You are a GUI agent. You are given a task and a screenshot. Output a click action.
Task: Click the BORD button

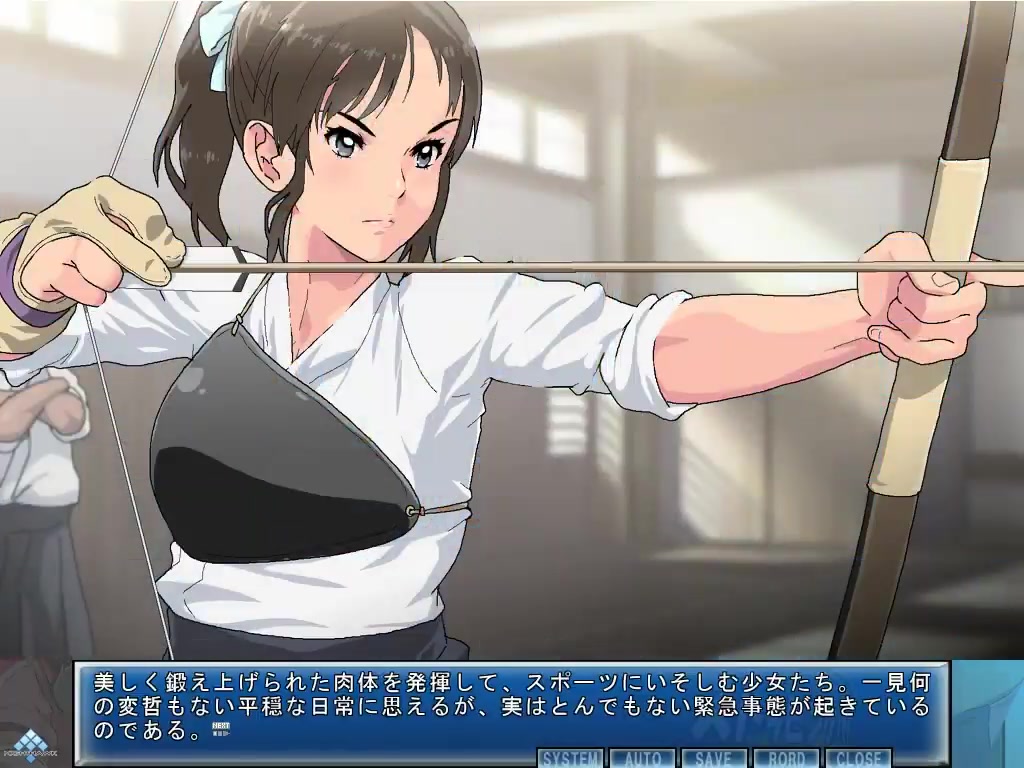(786, 758)
